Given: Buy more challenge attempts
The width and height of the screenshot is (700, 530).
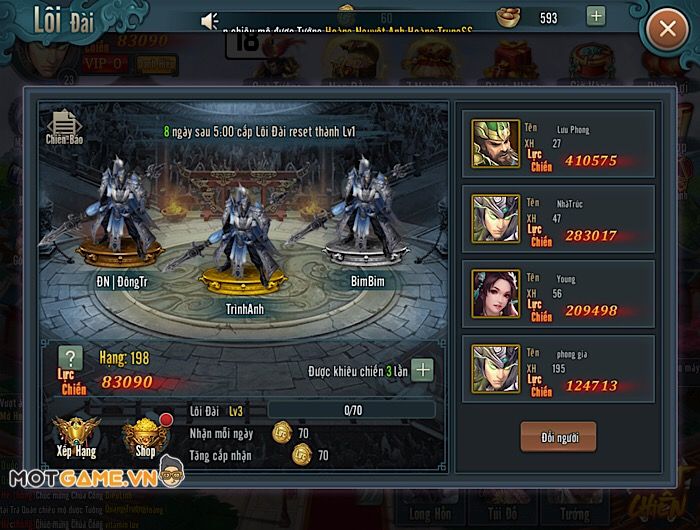Looking at the screenshot, I should tap(423, 370).
